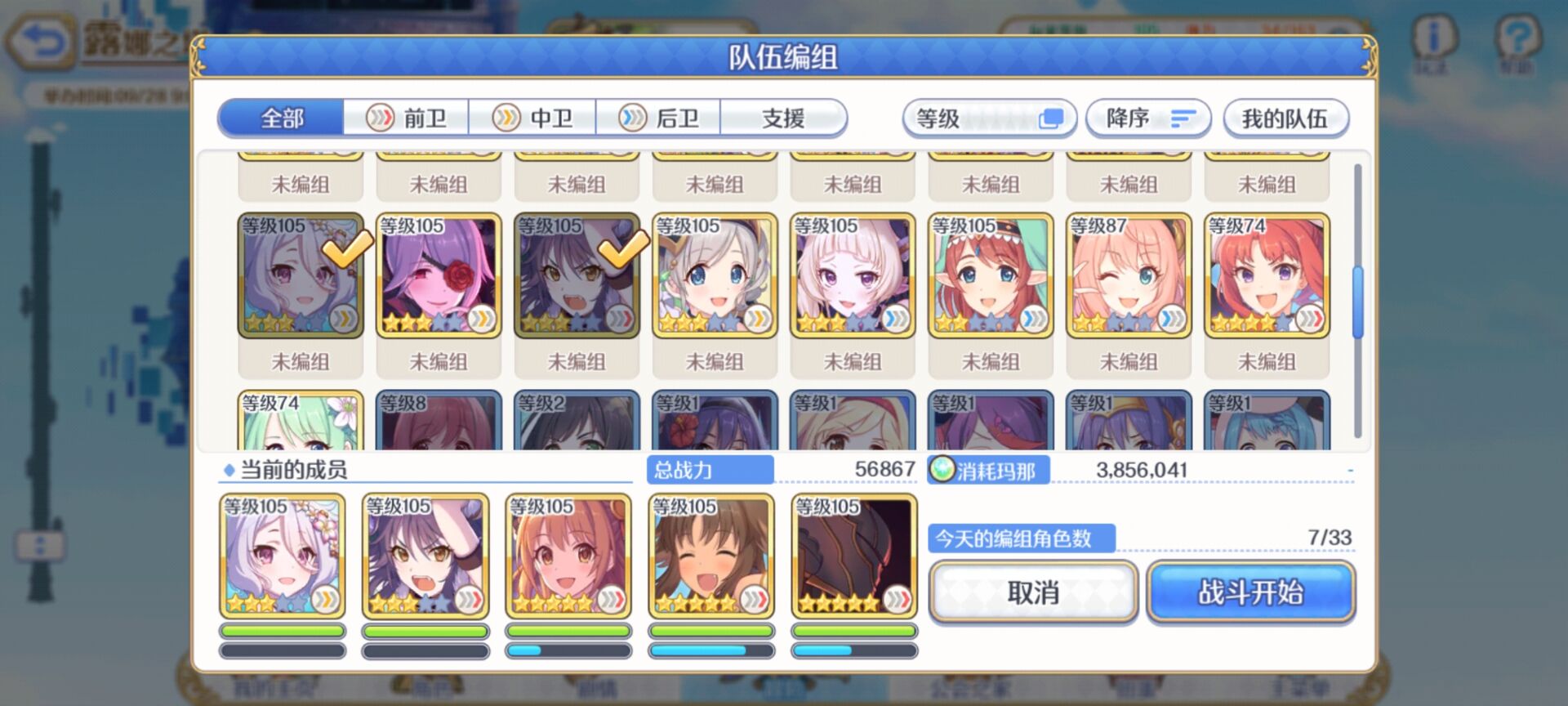
Task: Remove the brown-haired smiling member from team
Action: pos(711,556)
